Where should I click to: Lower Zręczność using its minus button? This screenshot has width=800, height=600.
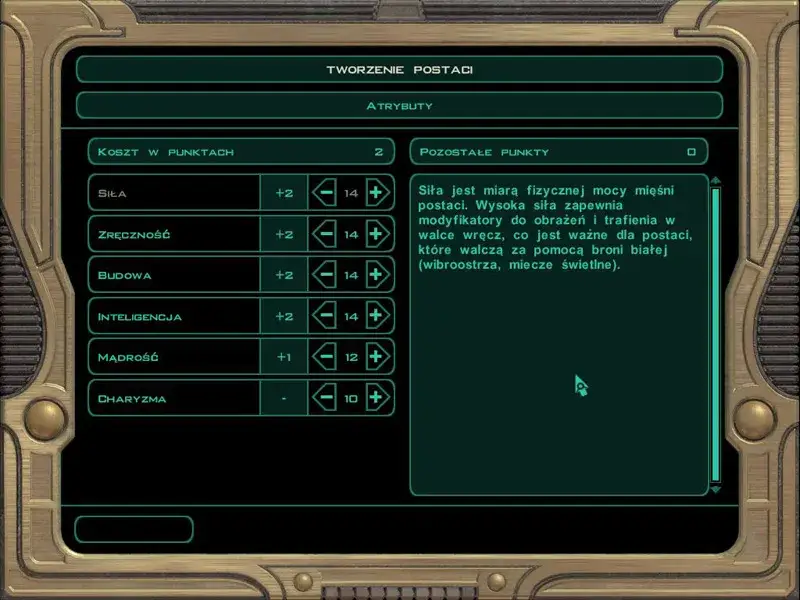(x=324, y=234)
